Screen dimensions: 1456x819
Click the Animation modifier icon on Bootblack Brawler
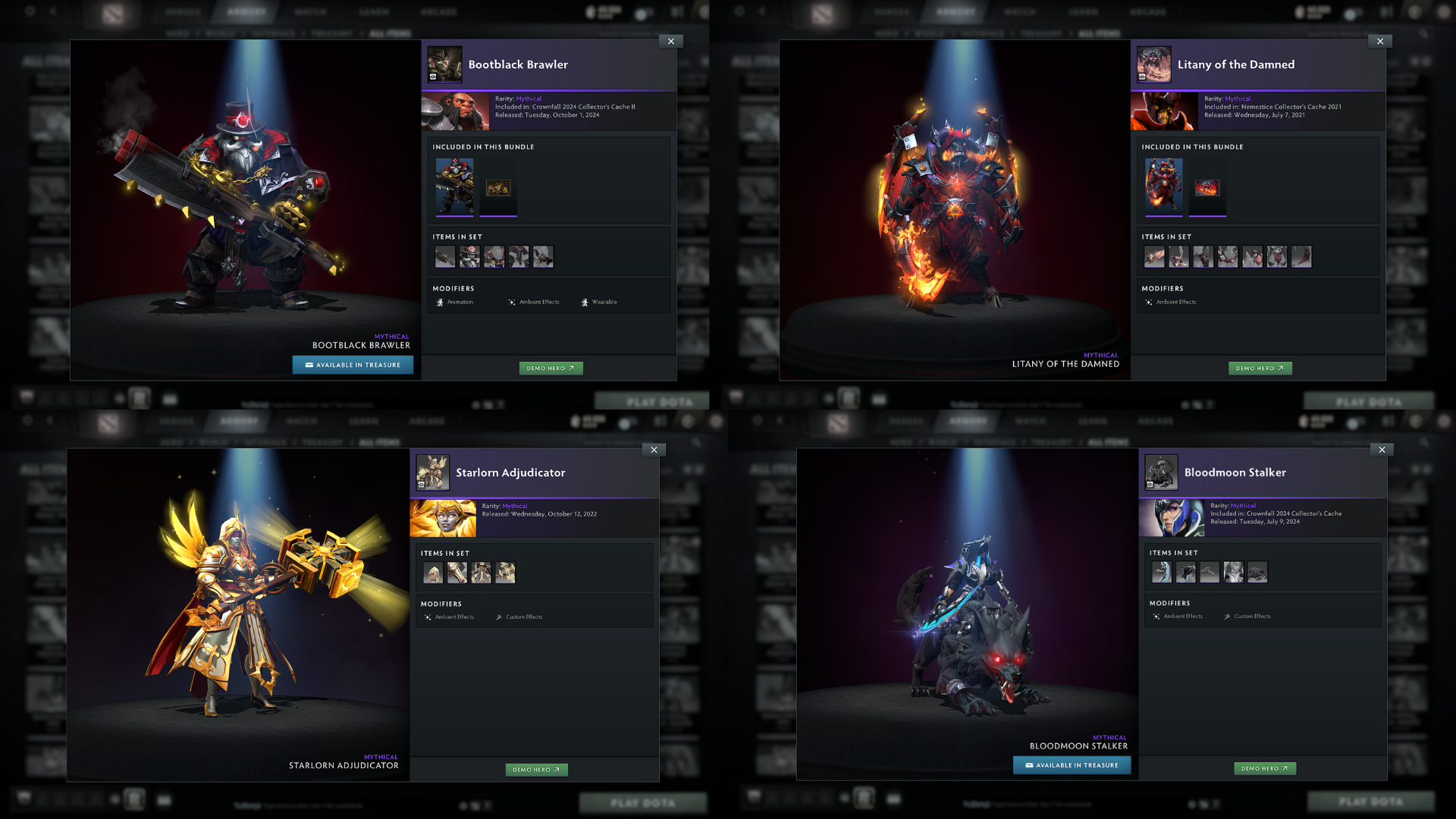pyautogui.click(x=440, y=301)
